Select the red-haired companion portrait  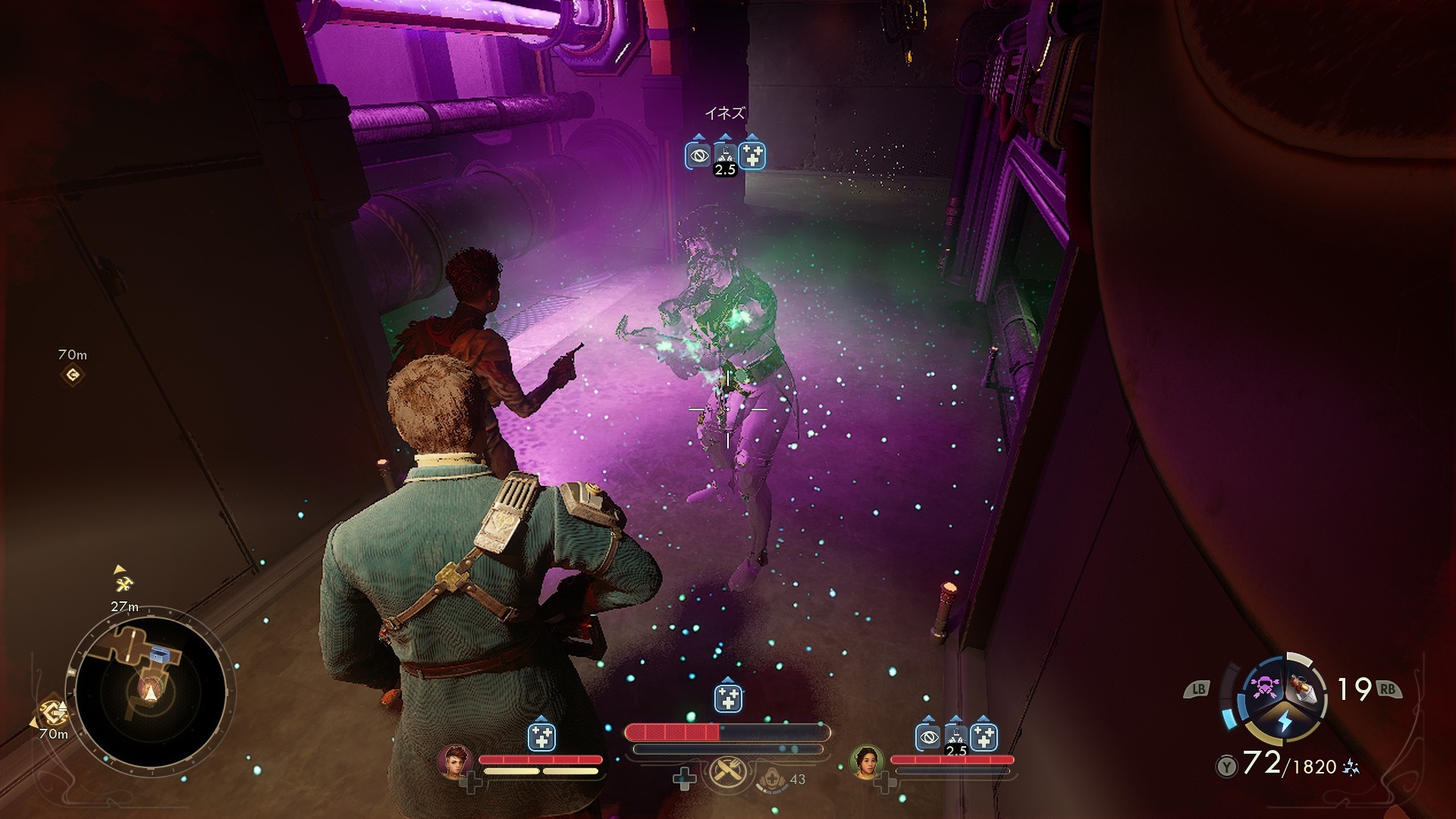click(455, 761)
